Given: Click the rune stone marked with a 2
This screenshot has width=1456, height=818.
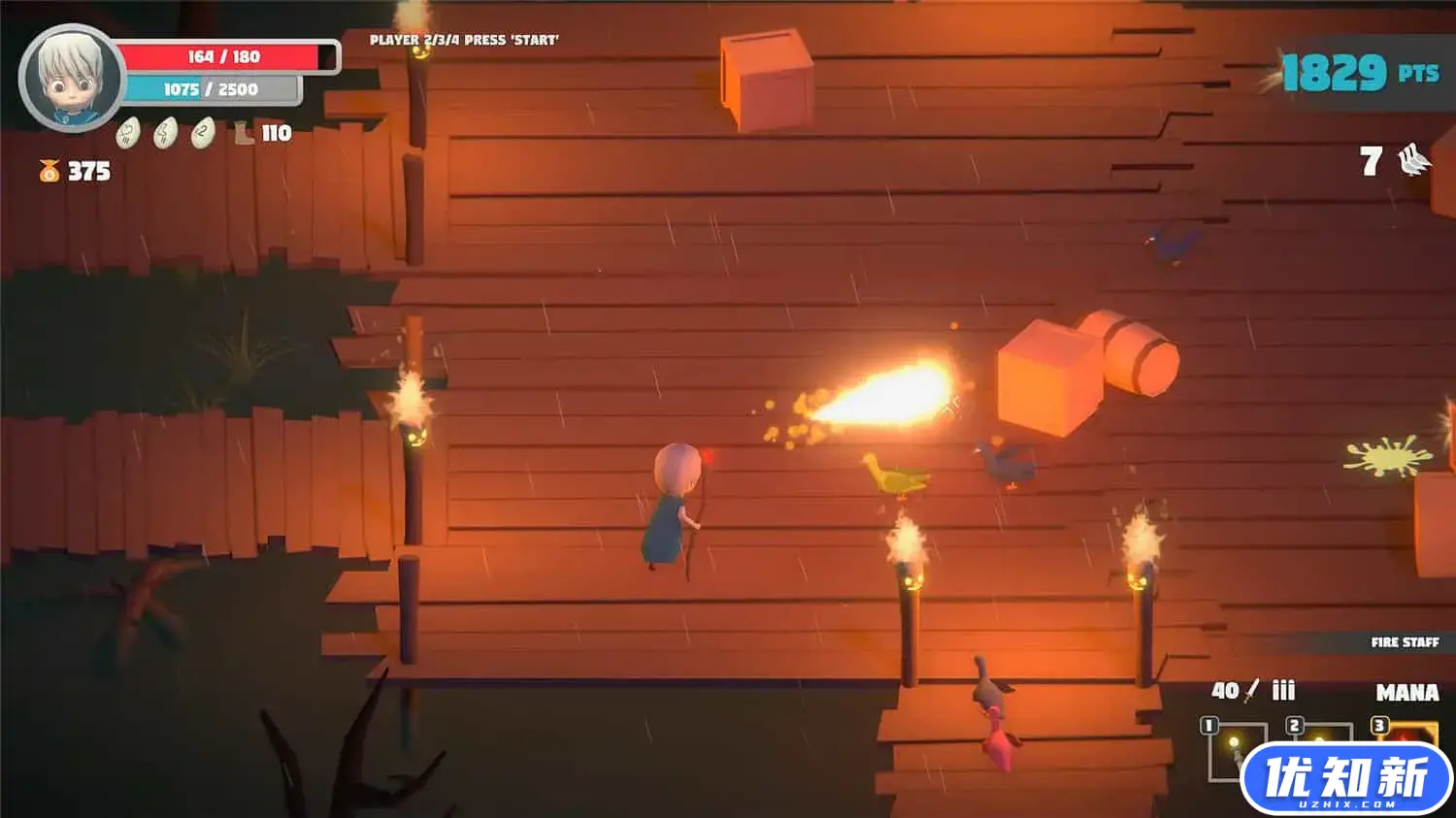Looking at the screenshot, I should pos(202,133).
